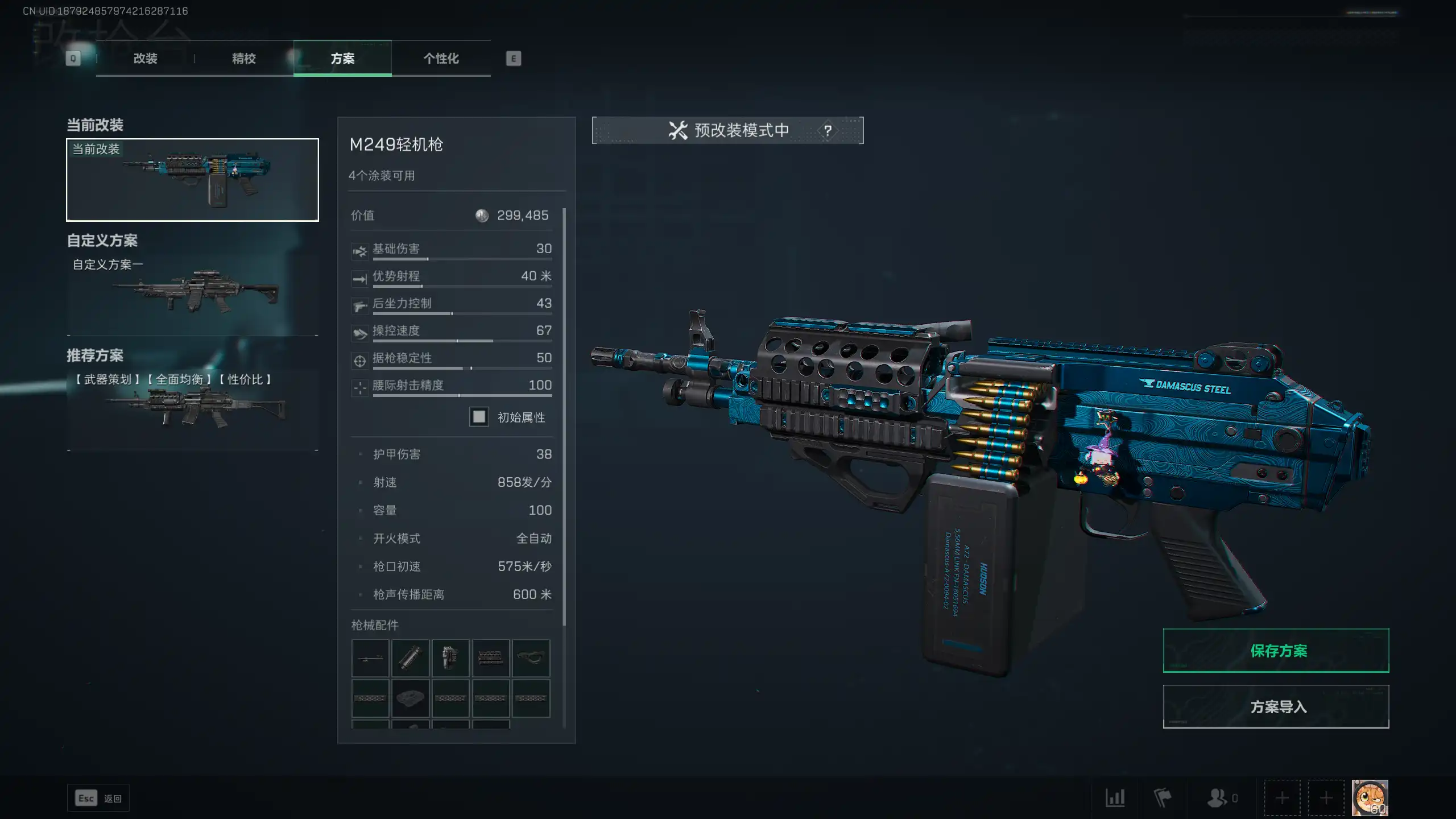Open 方案导入 import dialog
Viewport: 1456px width, 819px height.
(1276, 706)
